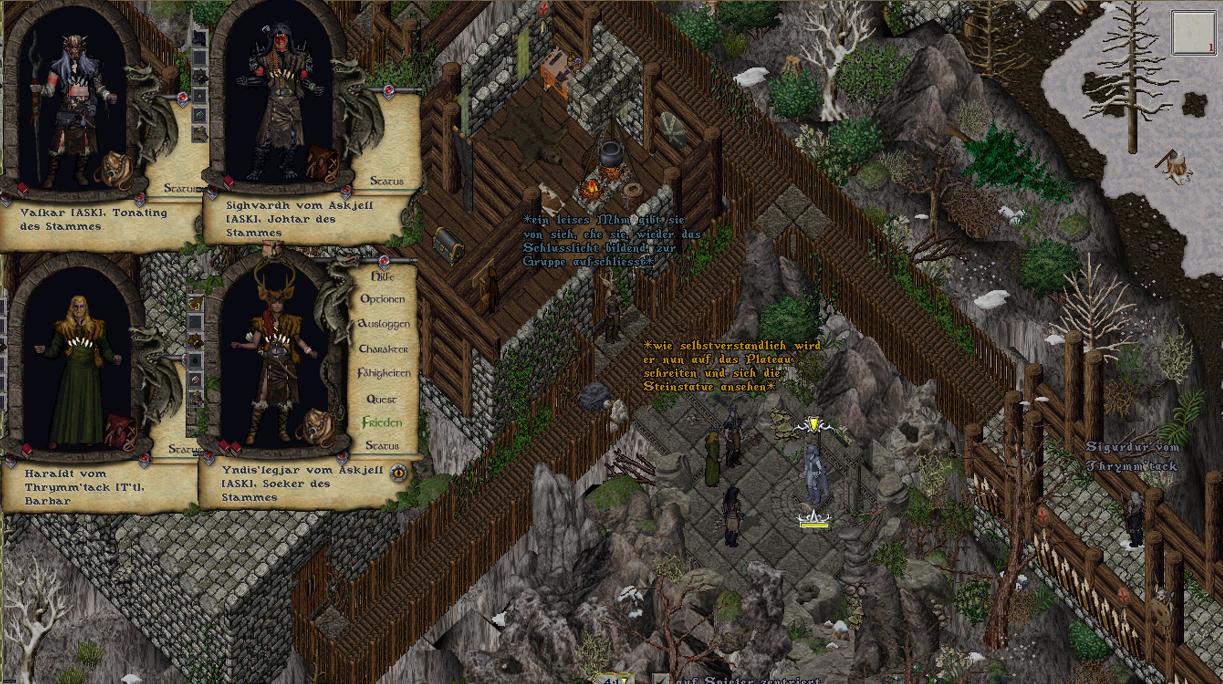
Task: Show the Fähigkeiten skills list
Action: pos(383,373)
